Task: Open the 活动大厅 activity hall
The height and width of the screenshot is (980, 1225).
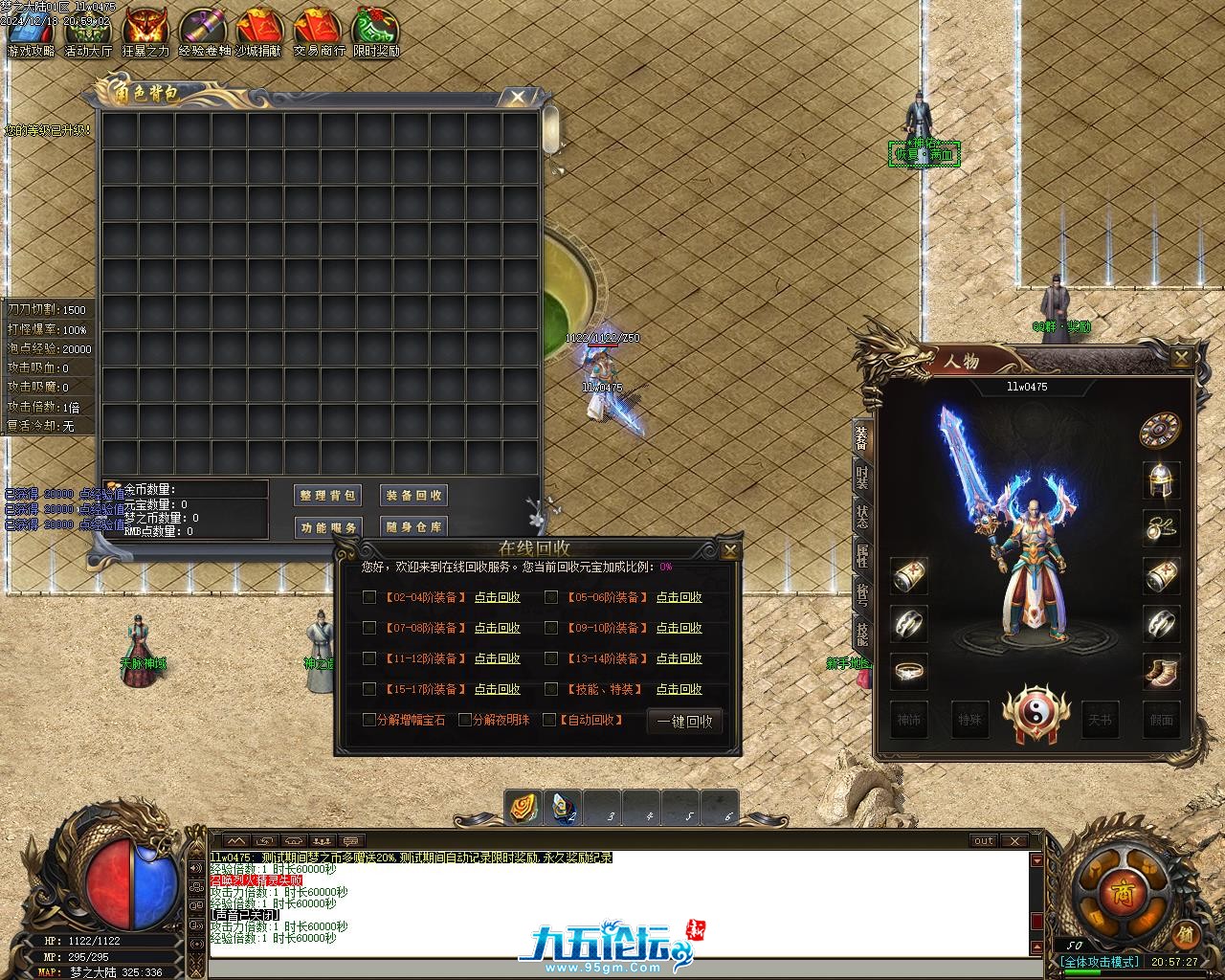Action: click(88, 33)
